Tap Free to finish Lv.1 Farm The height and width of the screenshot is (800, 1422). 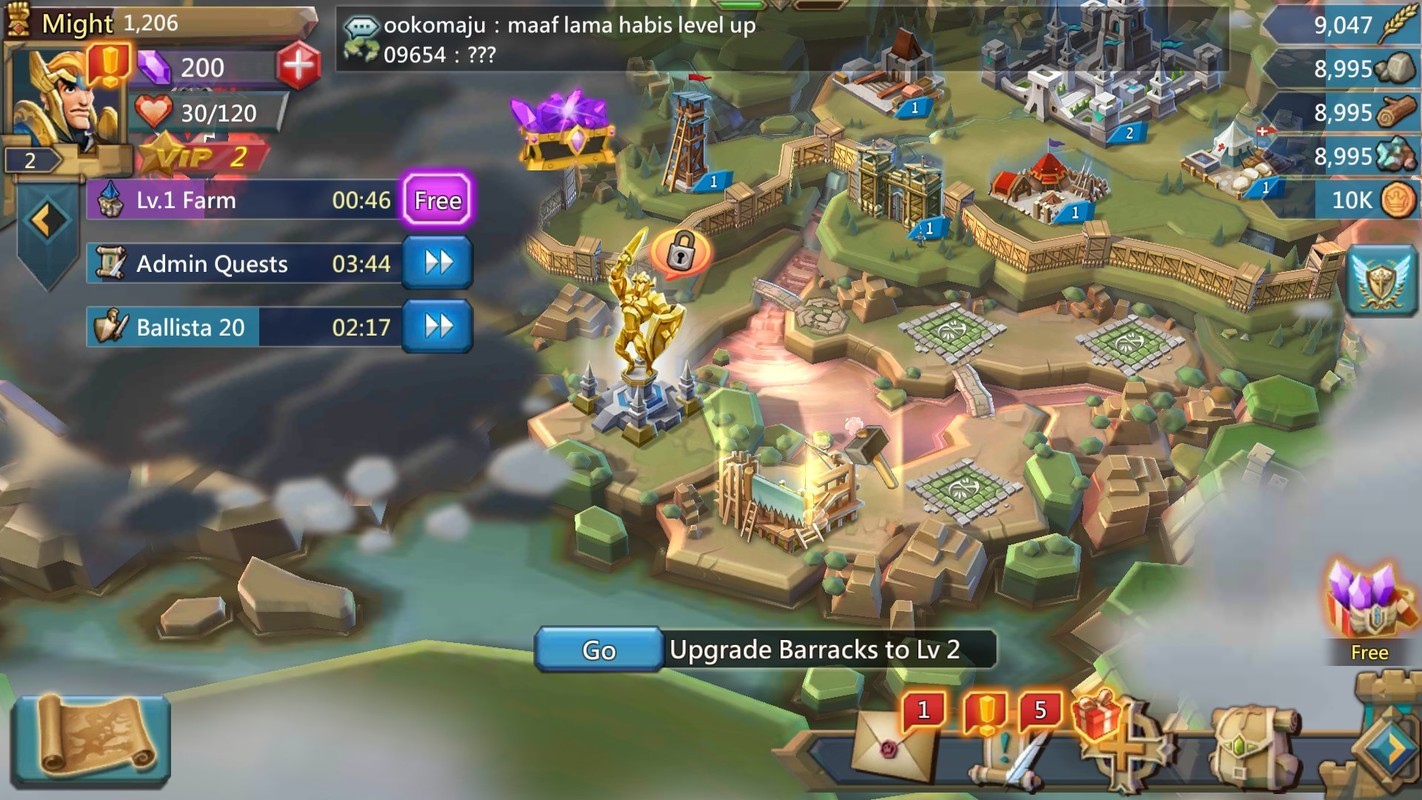click(x=437, y=200)
